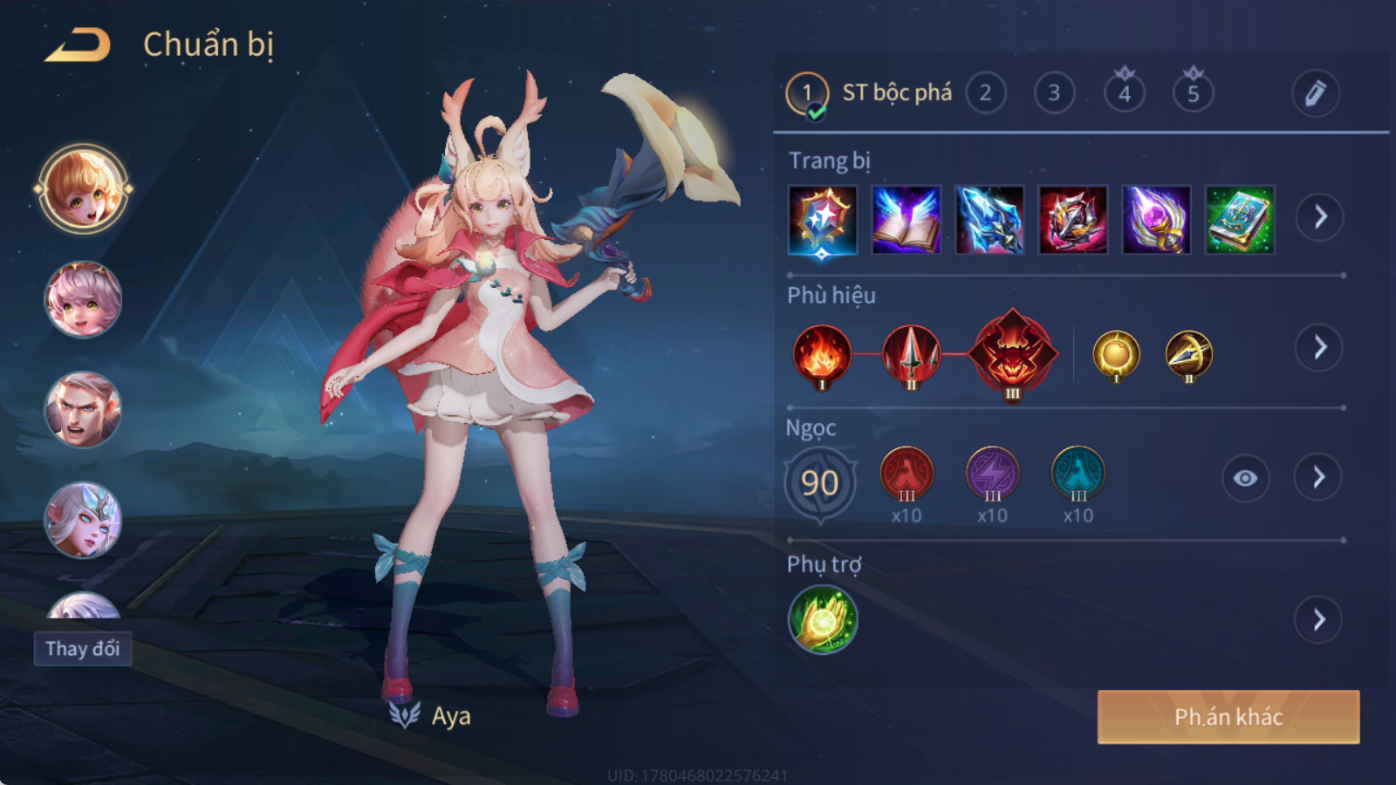
Task: Go back using the return arrow
Action: (77, 45)
